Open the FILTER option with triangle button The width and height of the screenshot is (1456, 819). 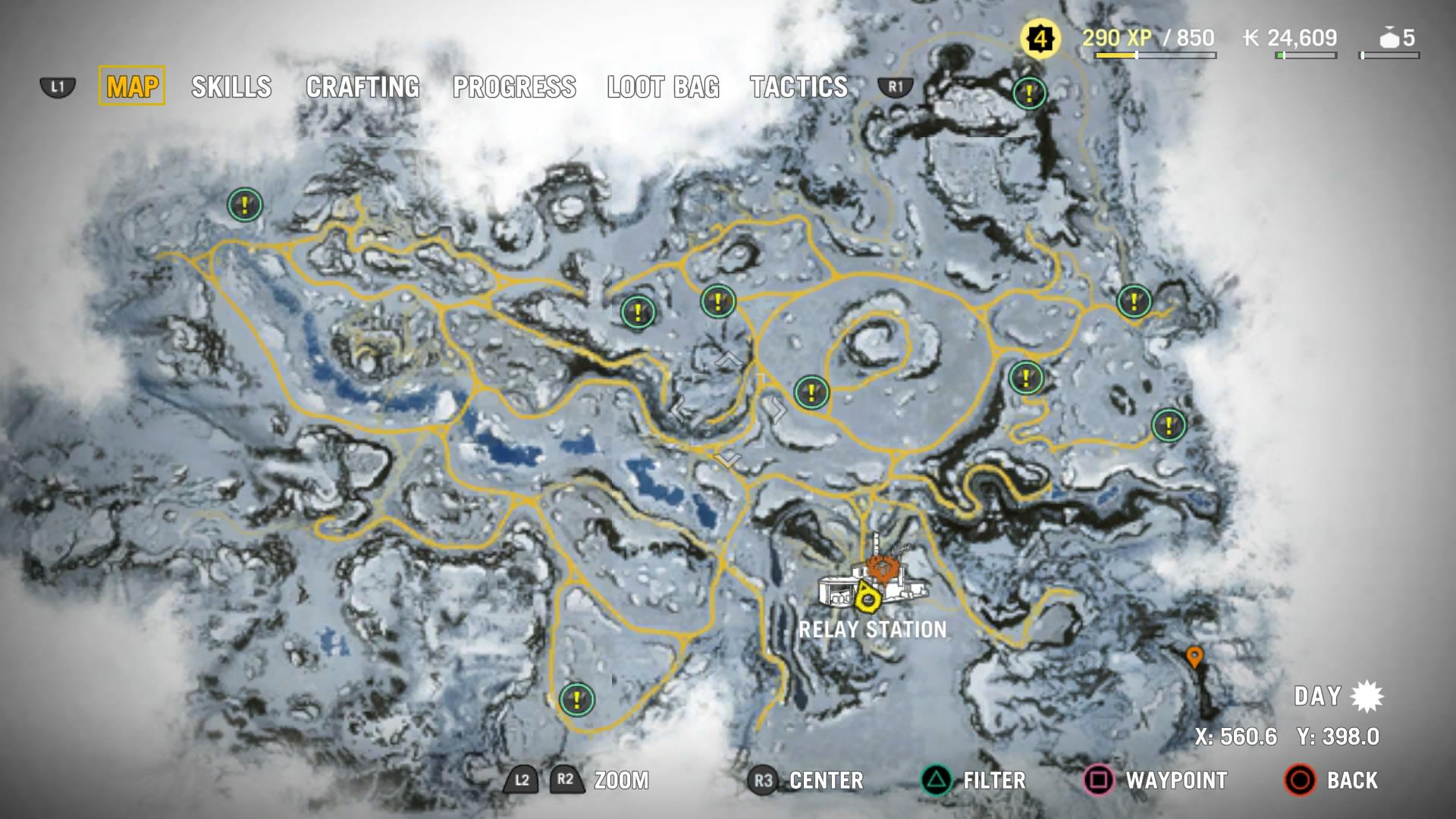point(938,780)
